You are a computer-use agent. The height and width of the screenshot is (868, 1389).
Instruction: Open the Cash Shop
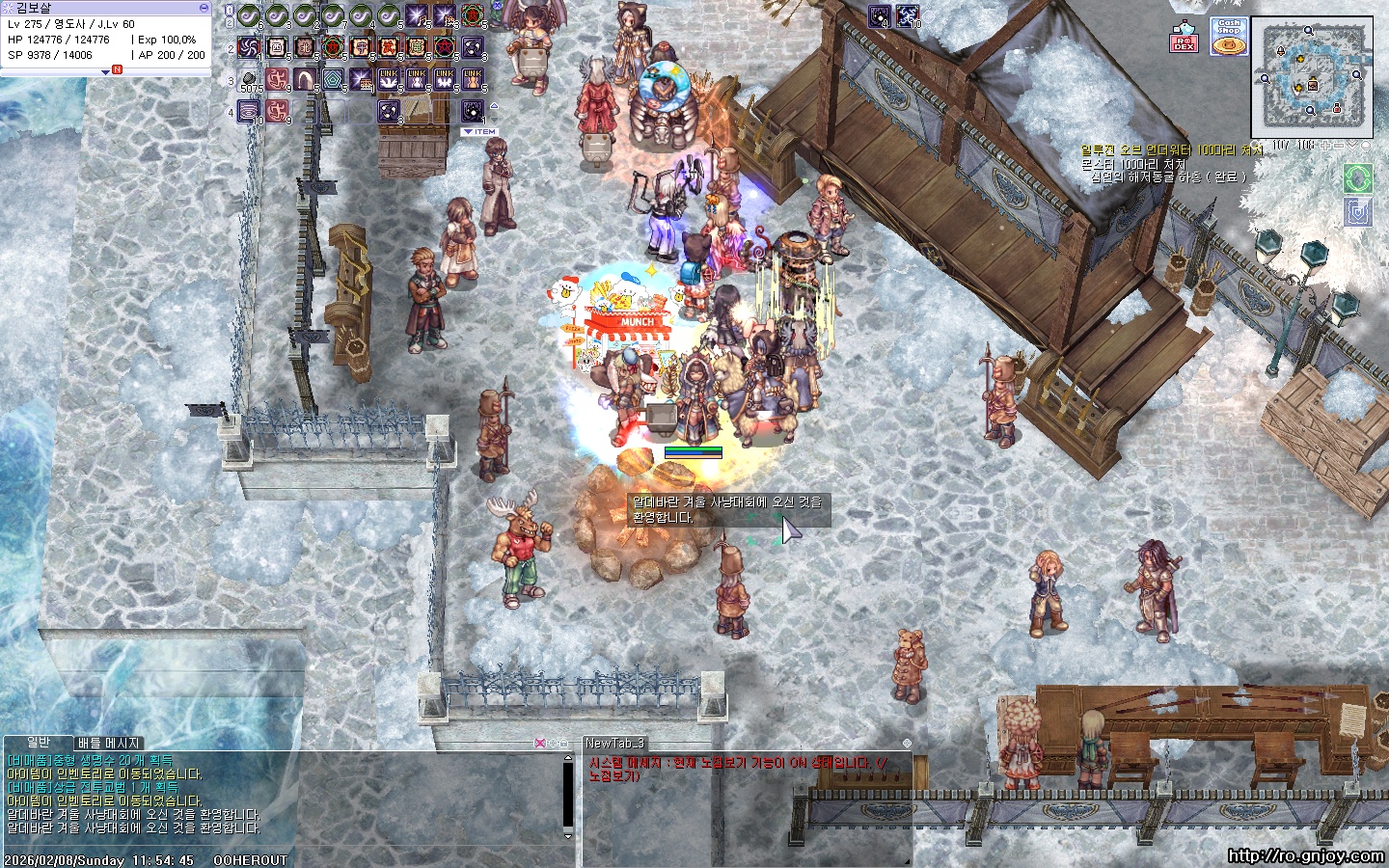coord(1229,37)
